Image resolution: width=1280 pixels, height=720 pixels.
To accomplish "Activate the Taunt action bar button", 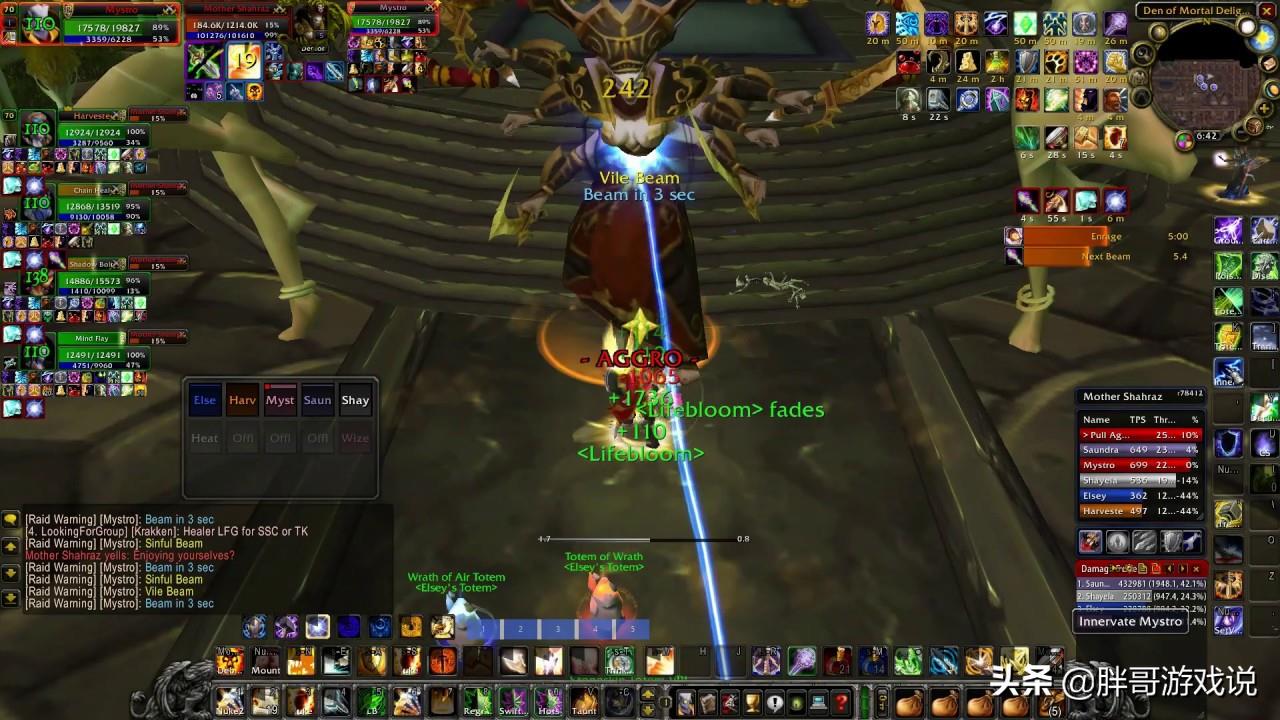I will 584,700.
